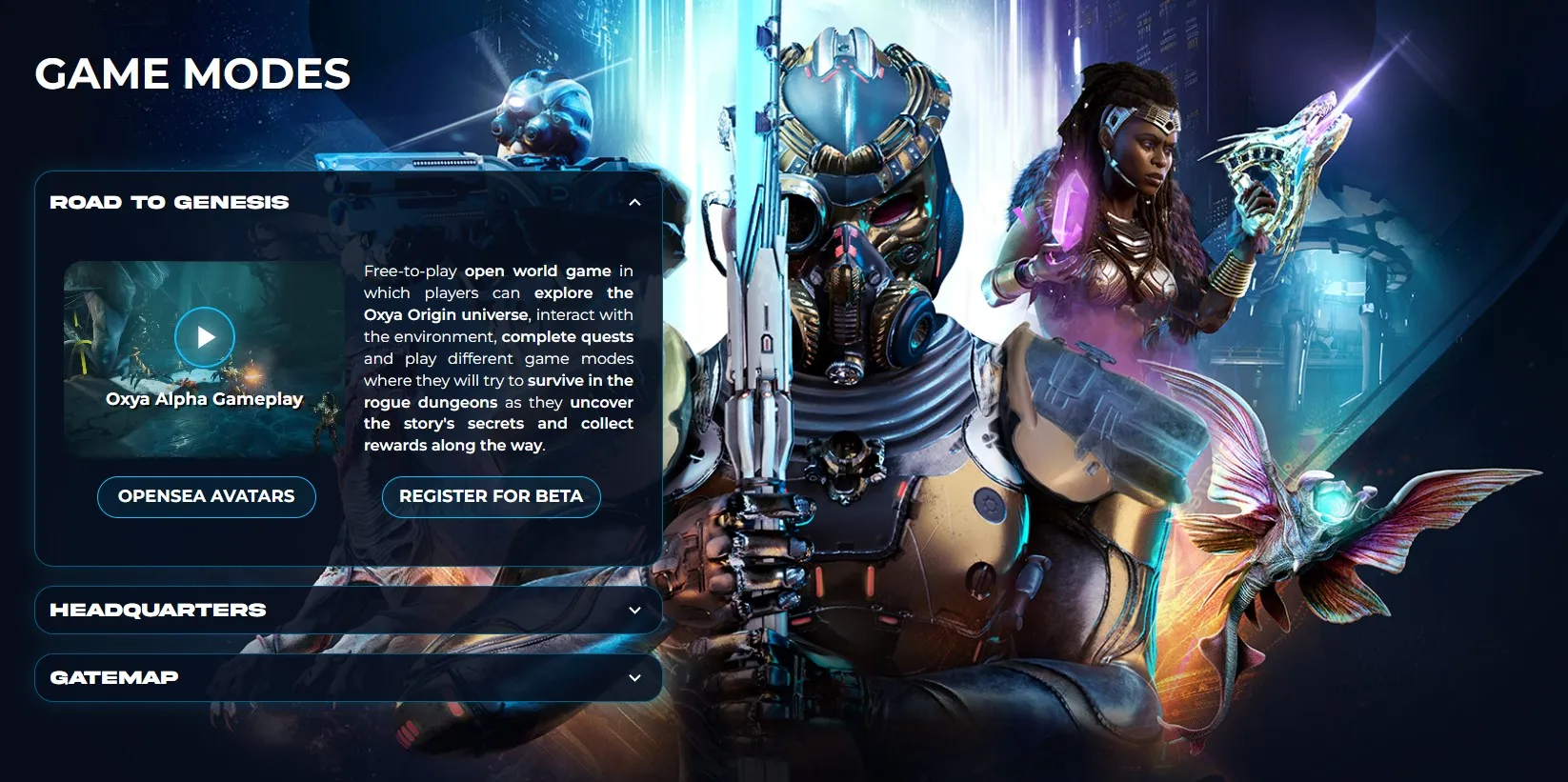Click the circular play control inside the preview

click(205, 336)
